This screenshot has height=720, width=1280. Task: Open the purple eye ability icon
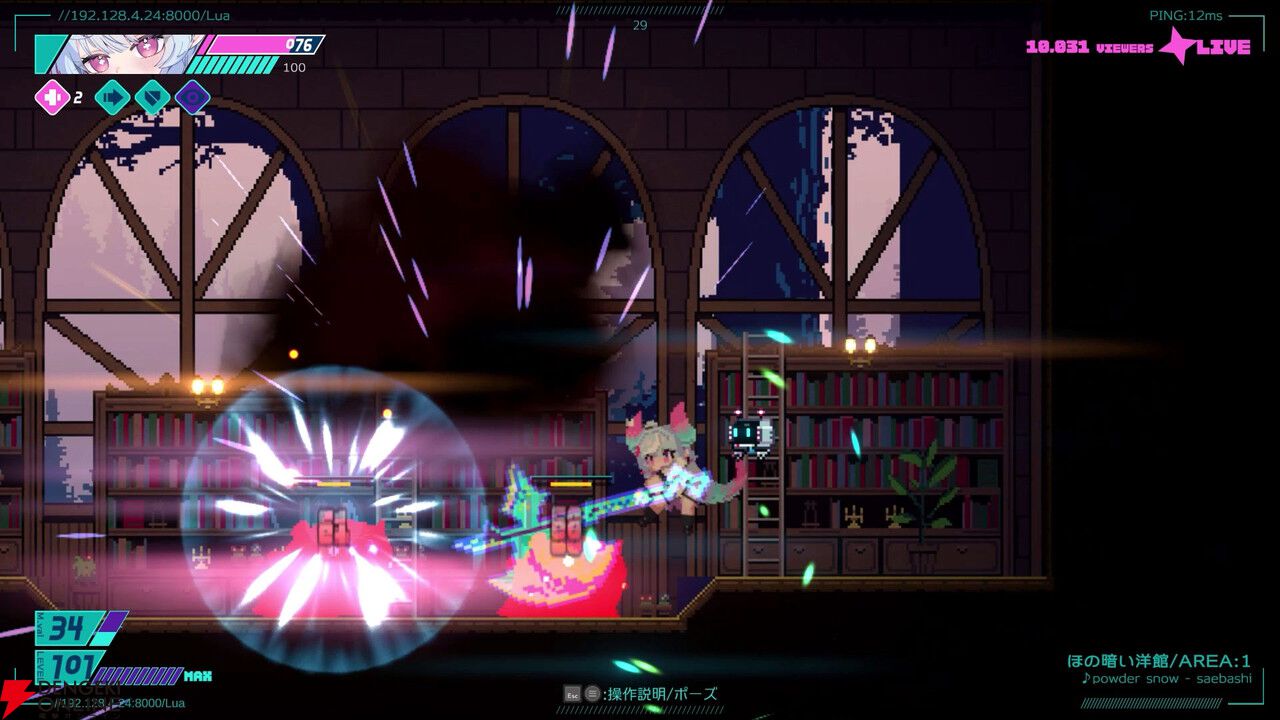coord(192,98)
